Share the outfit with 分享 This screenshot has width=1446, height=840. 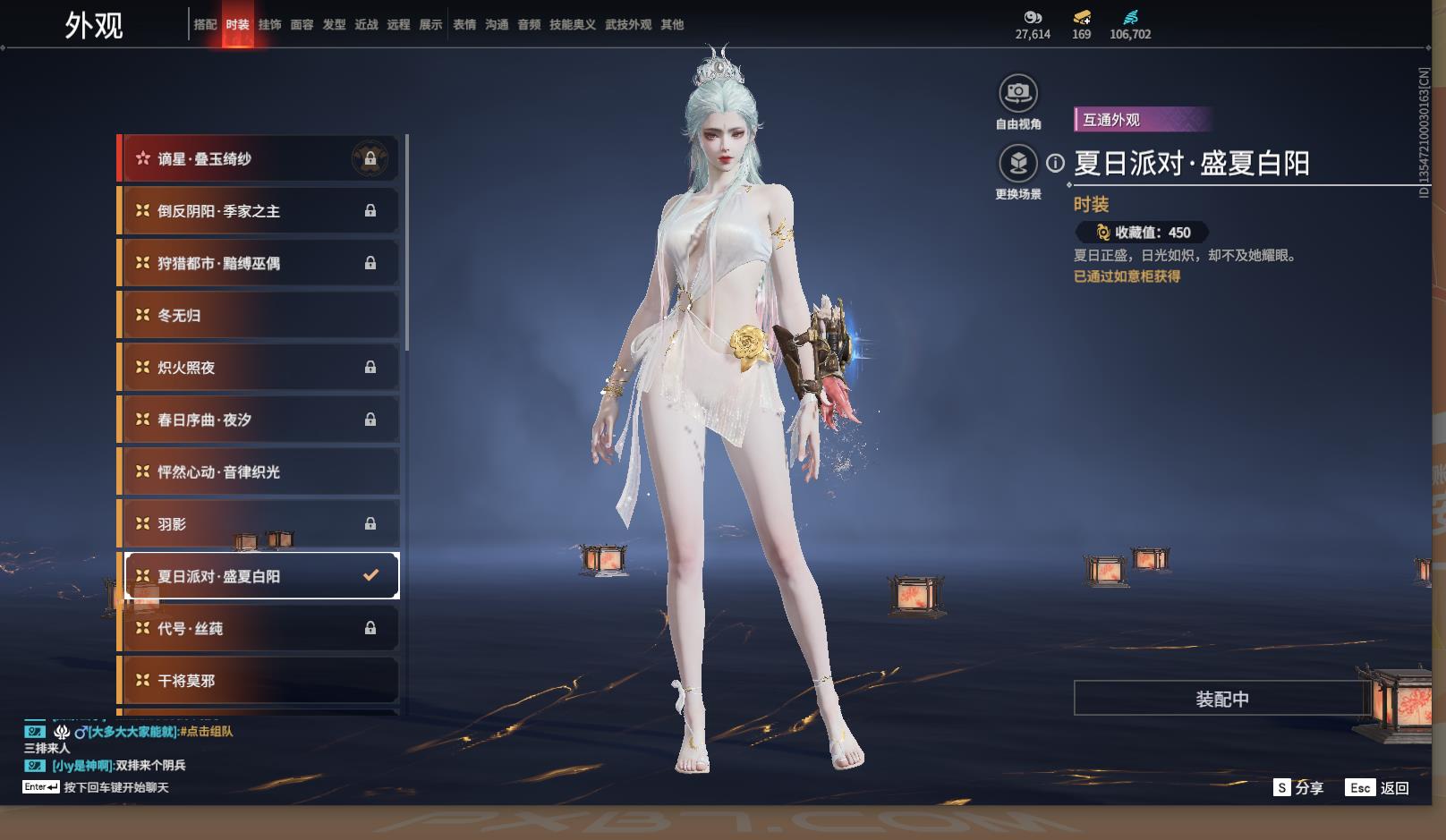1299,788
